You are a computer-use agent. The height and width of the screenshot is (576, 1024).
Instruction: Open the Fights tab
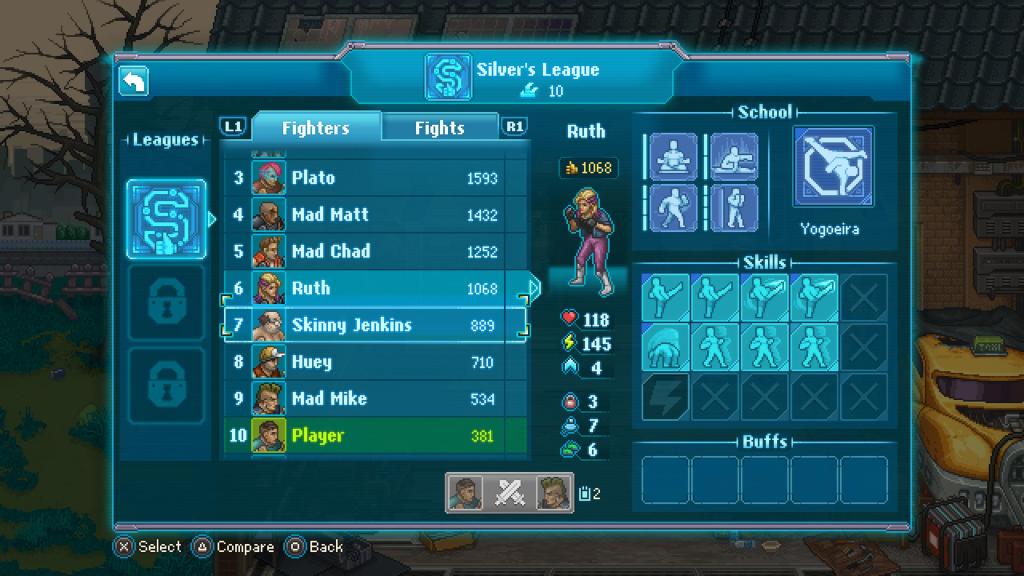[439, 127]
